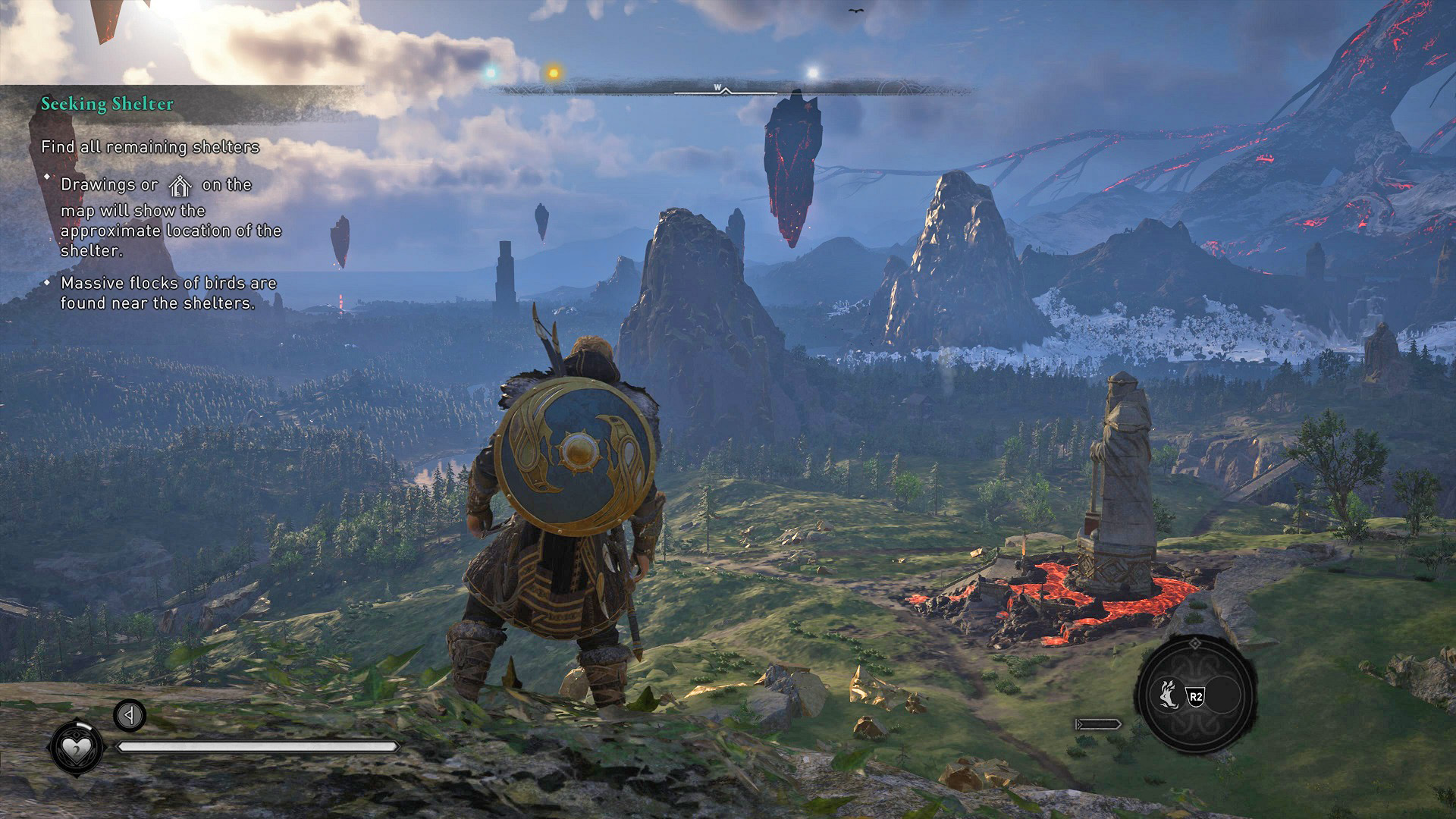
Task: Click the west heading on the compass bar
Action: coord(717,88)
